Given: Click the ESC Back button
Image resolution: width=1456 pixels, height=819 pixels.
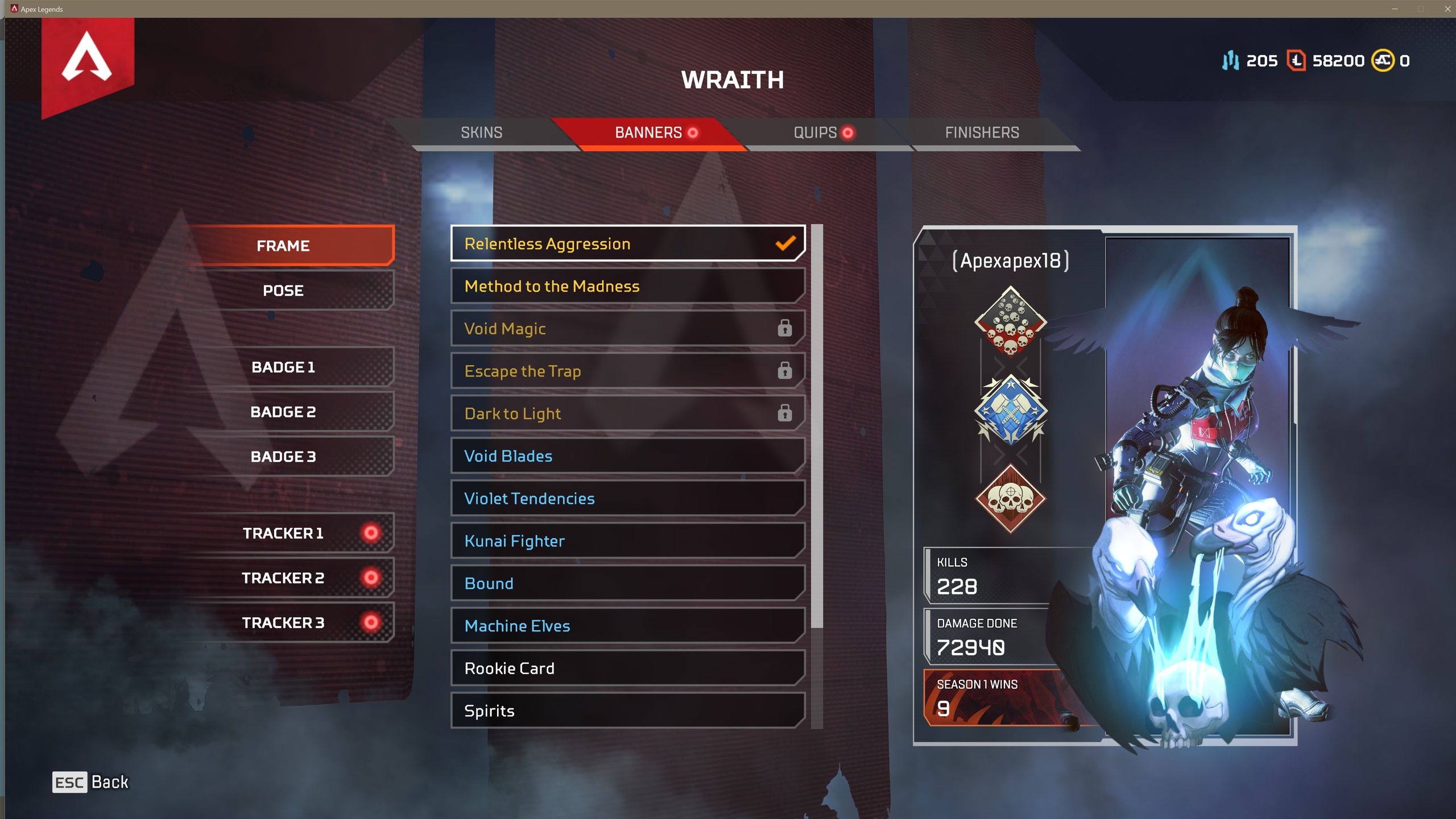Looking at the screenshot, I should pyautogui.click(x=91, y=782).
